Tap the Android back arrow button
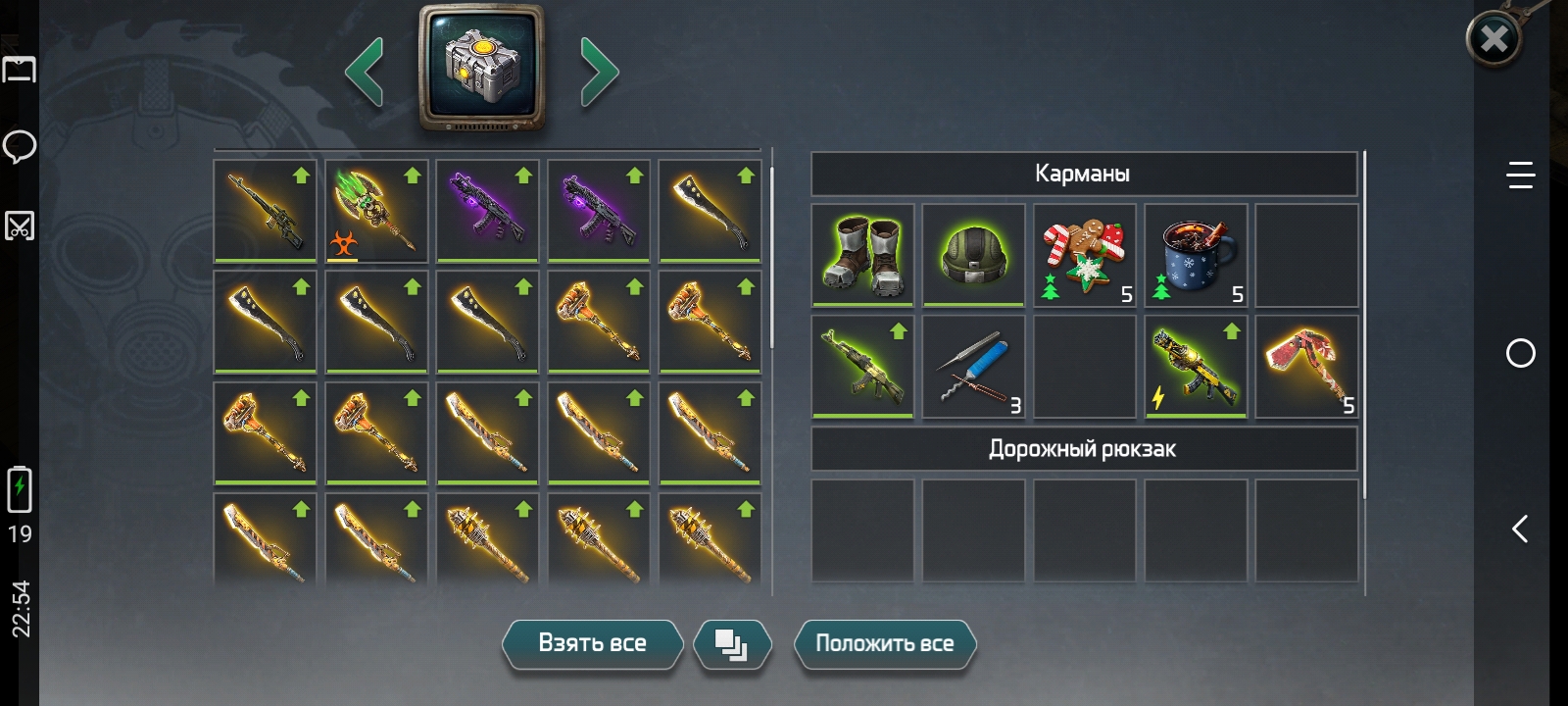This screenshot has width=1568, height=706. pyautogui.click(x=1520, y=529)
